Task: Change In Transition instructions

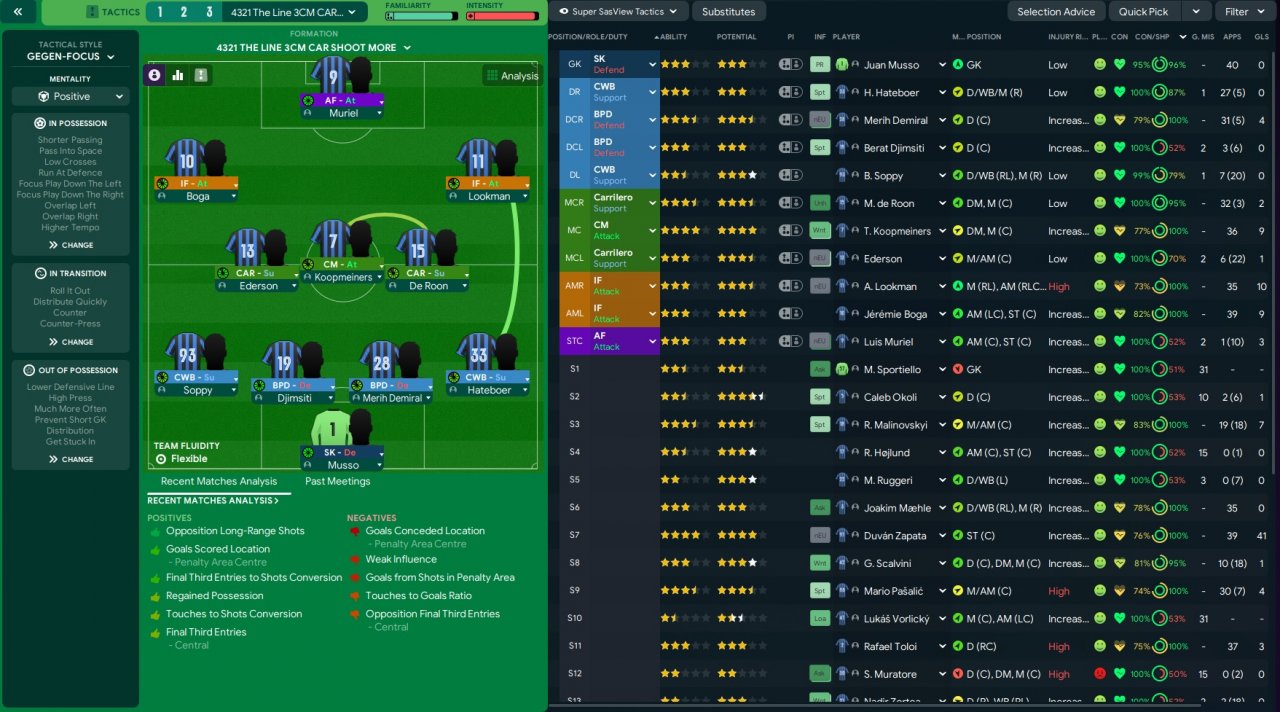Action: (x=70, y=342)
